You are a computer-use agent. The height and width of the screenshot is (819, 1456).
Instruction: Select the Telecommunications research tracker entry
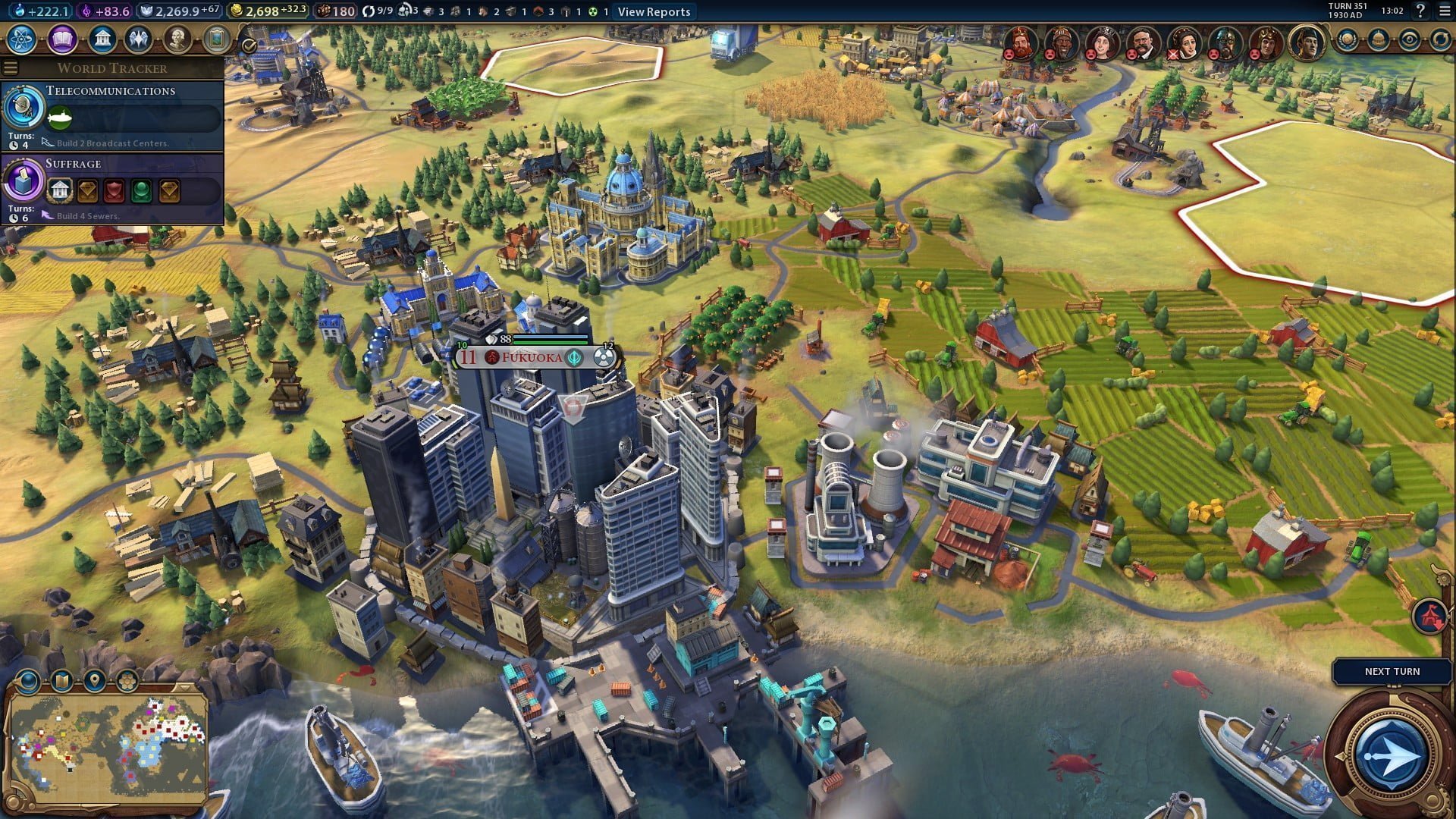[x=112, y=115]
